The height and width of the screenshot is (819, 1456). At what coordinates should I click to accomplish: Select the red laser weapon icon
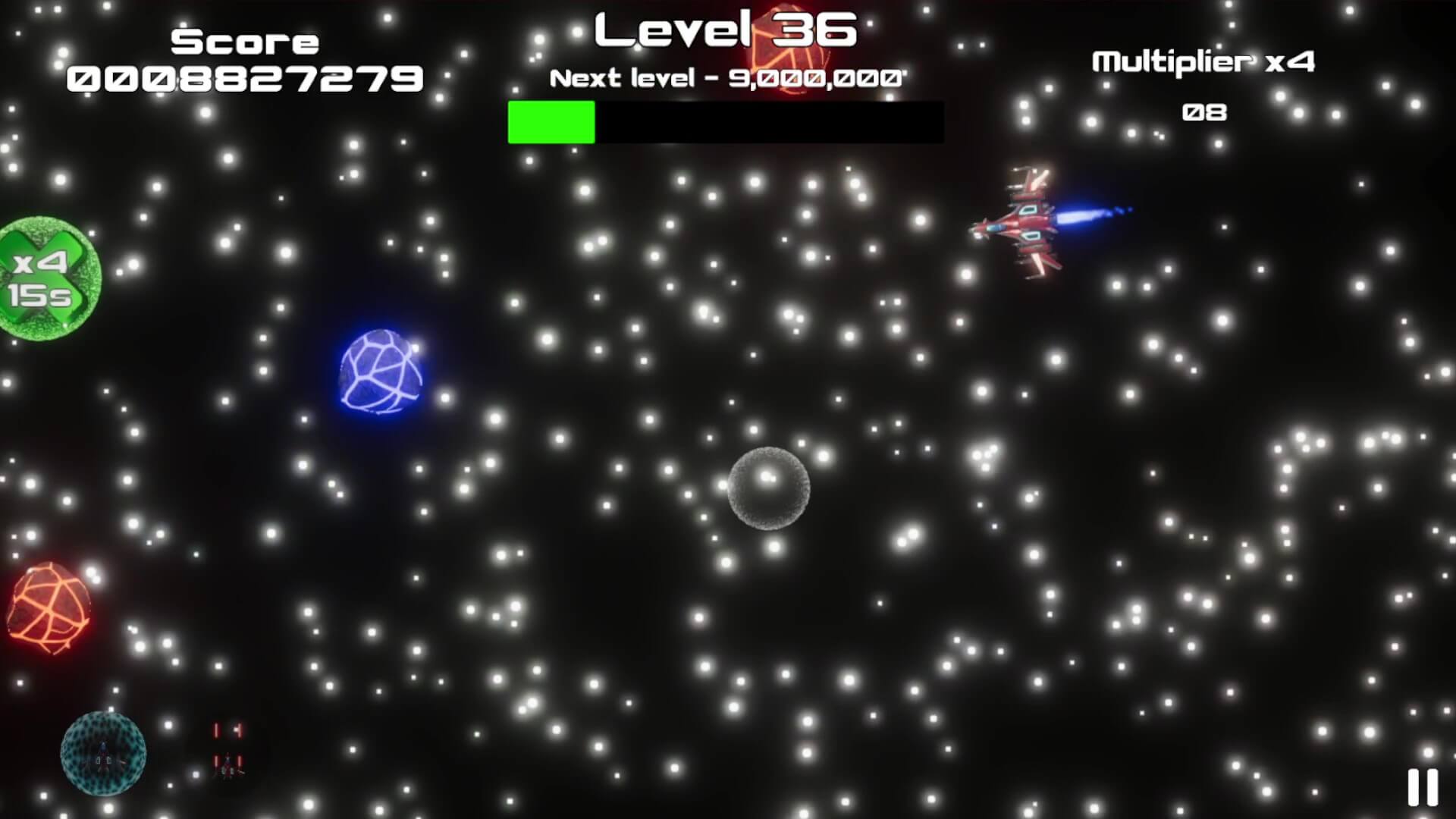[x=227, y=749]
